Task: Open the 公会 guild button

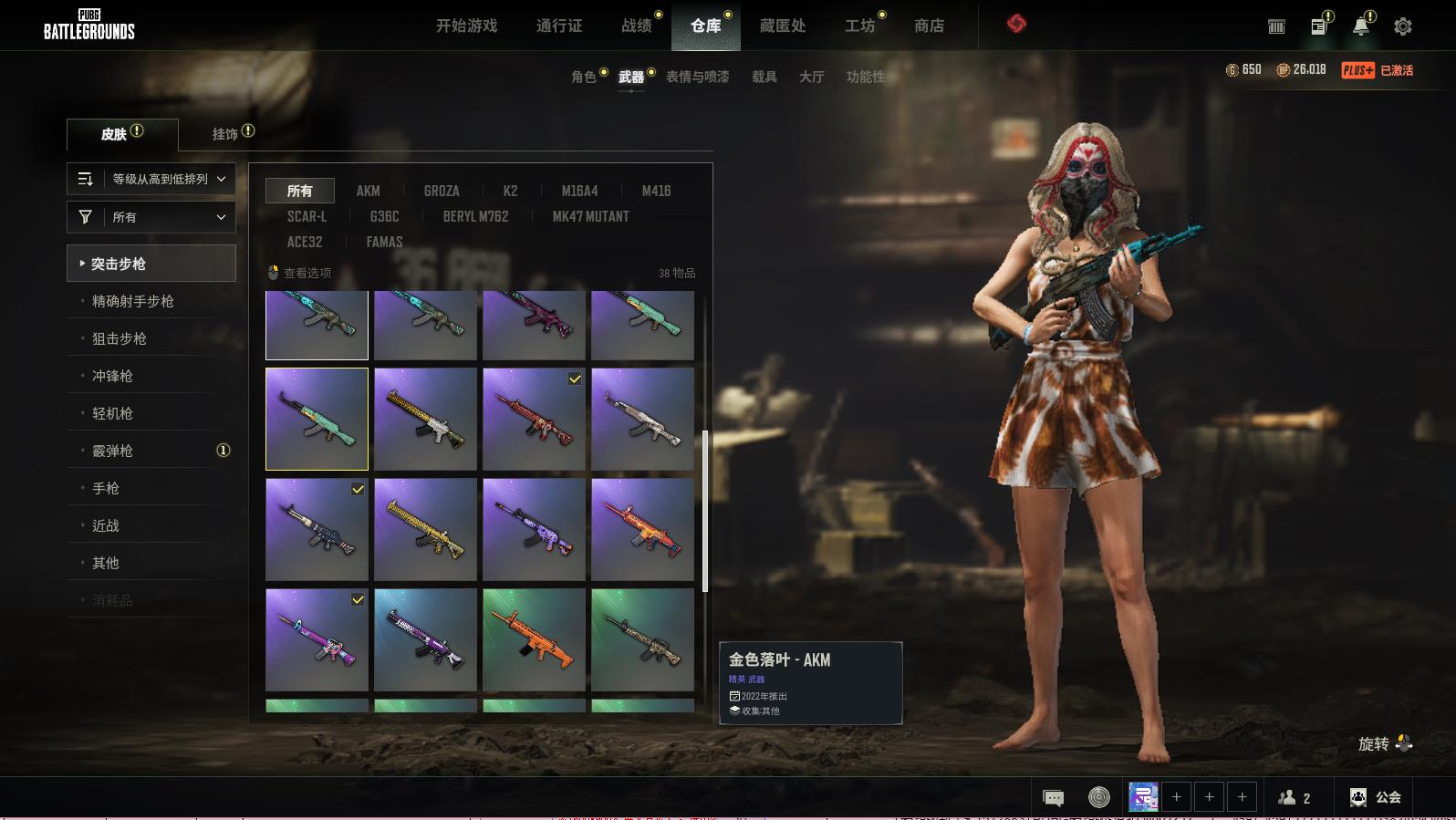Action: pyautogui.click(x=1376, y=797)
